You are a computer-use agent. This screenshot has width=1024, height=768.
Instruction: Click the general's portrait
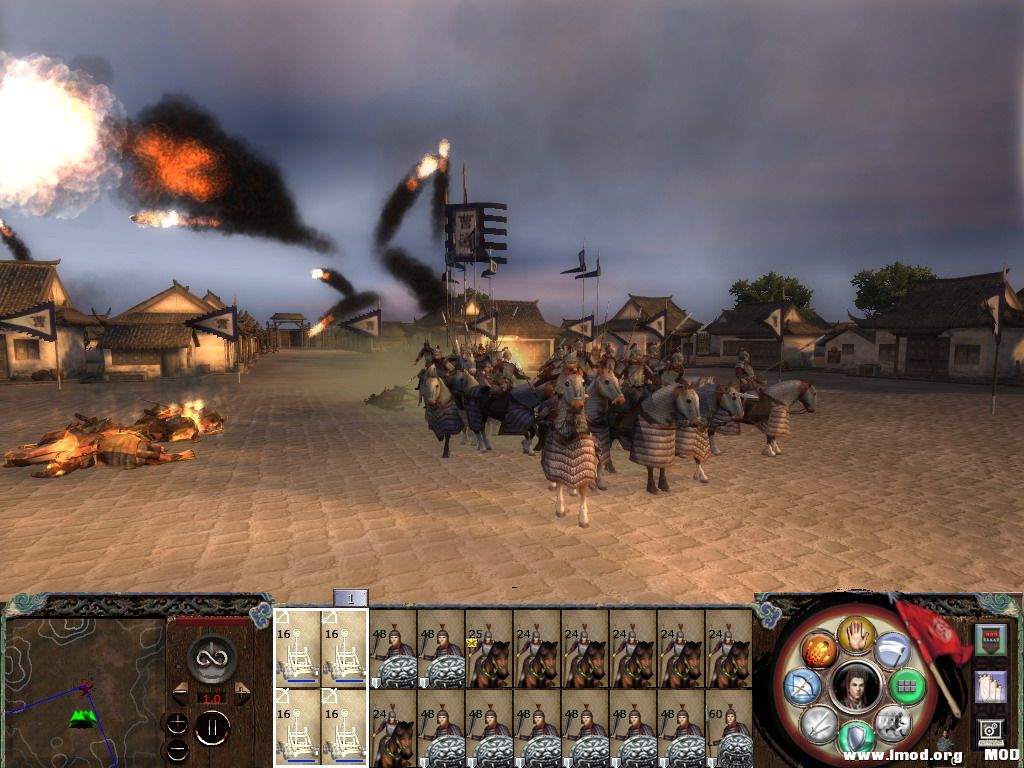point(855,687)
